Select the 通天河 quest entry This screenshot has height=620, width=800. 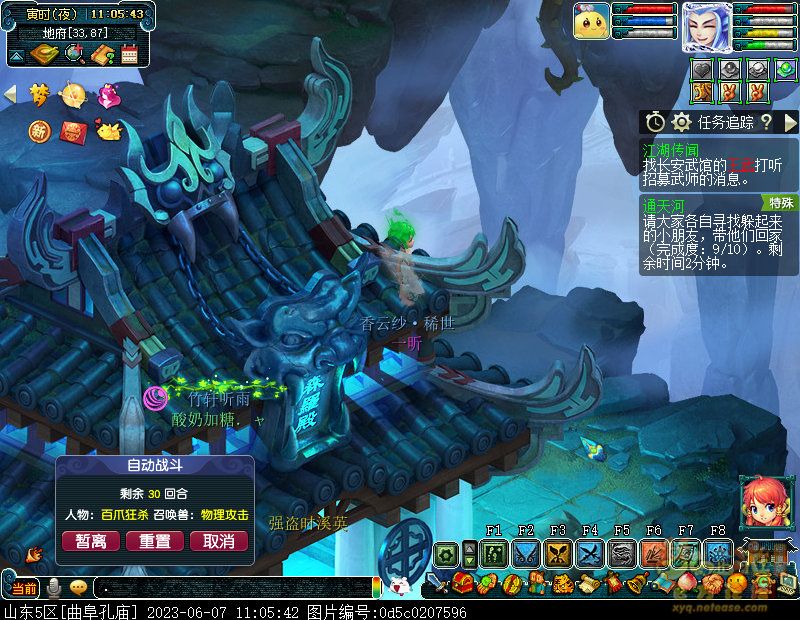pos(662,204)
